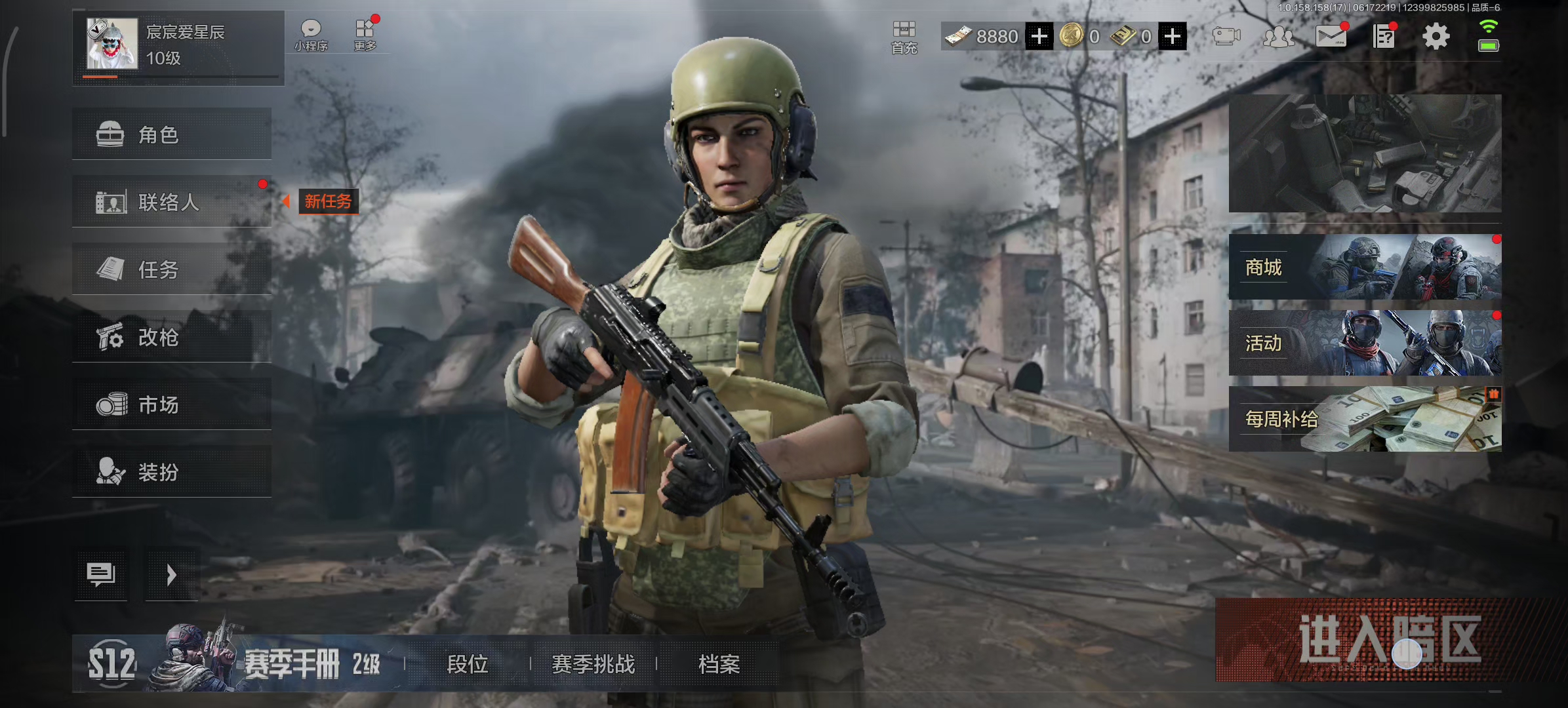Viewport: 1568px width, 708px height.
Task: View the 档案 profile records
Action: click(x=719, y=664)
